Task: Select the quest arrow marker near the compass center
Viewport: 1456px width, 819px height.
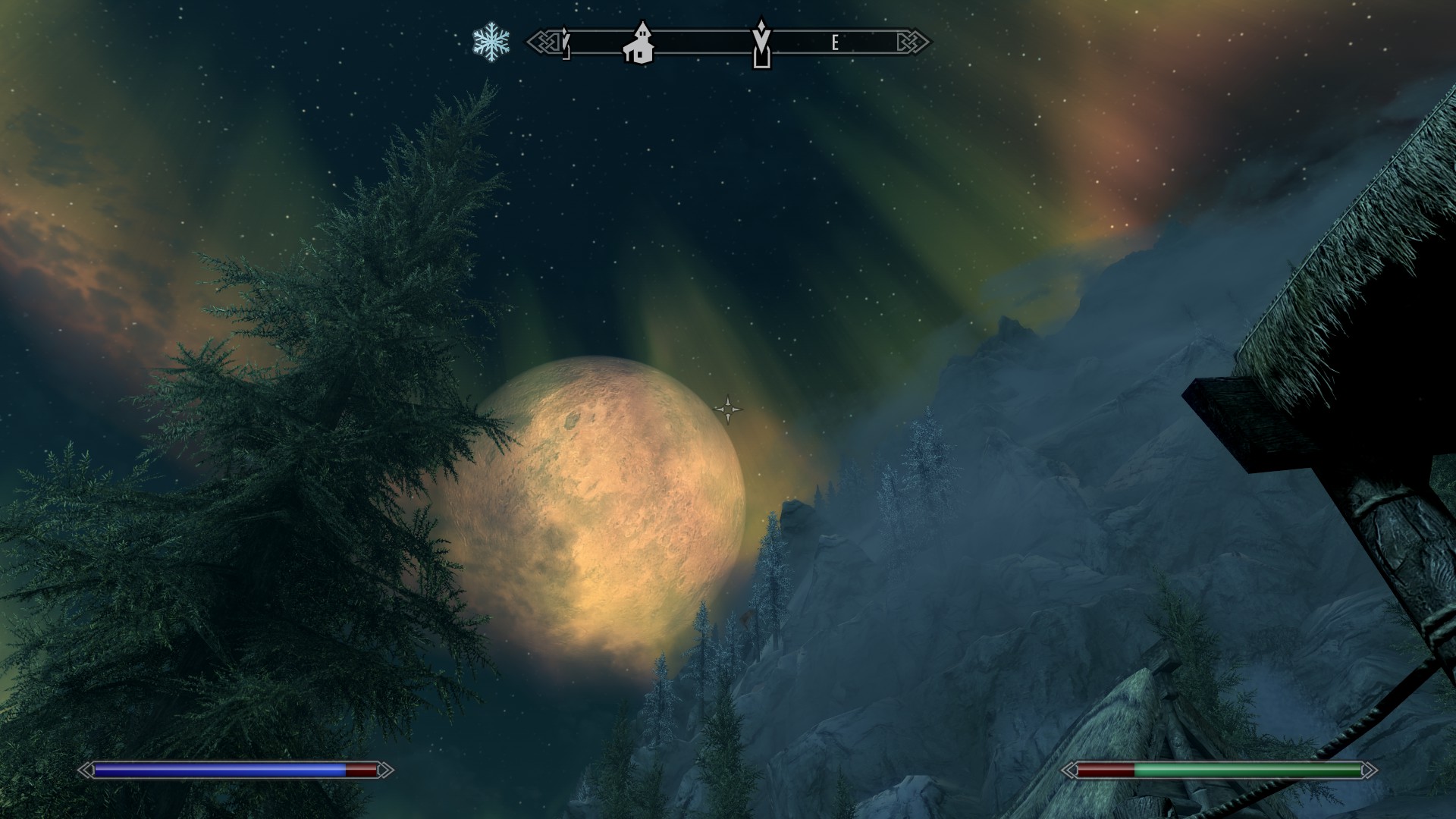Action: point(761,42)
